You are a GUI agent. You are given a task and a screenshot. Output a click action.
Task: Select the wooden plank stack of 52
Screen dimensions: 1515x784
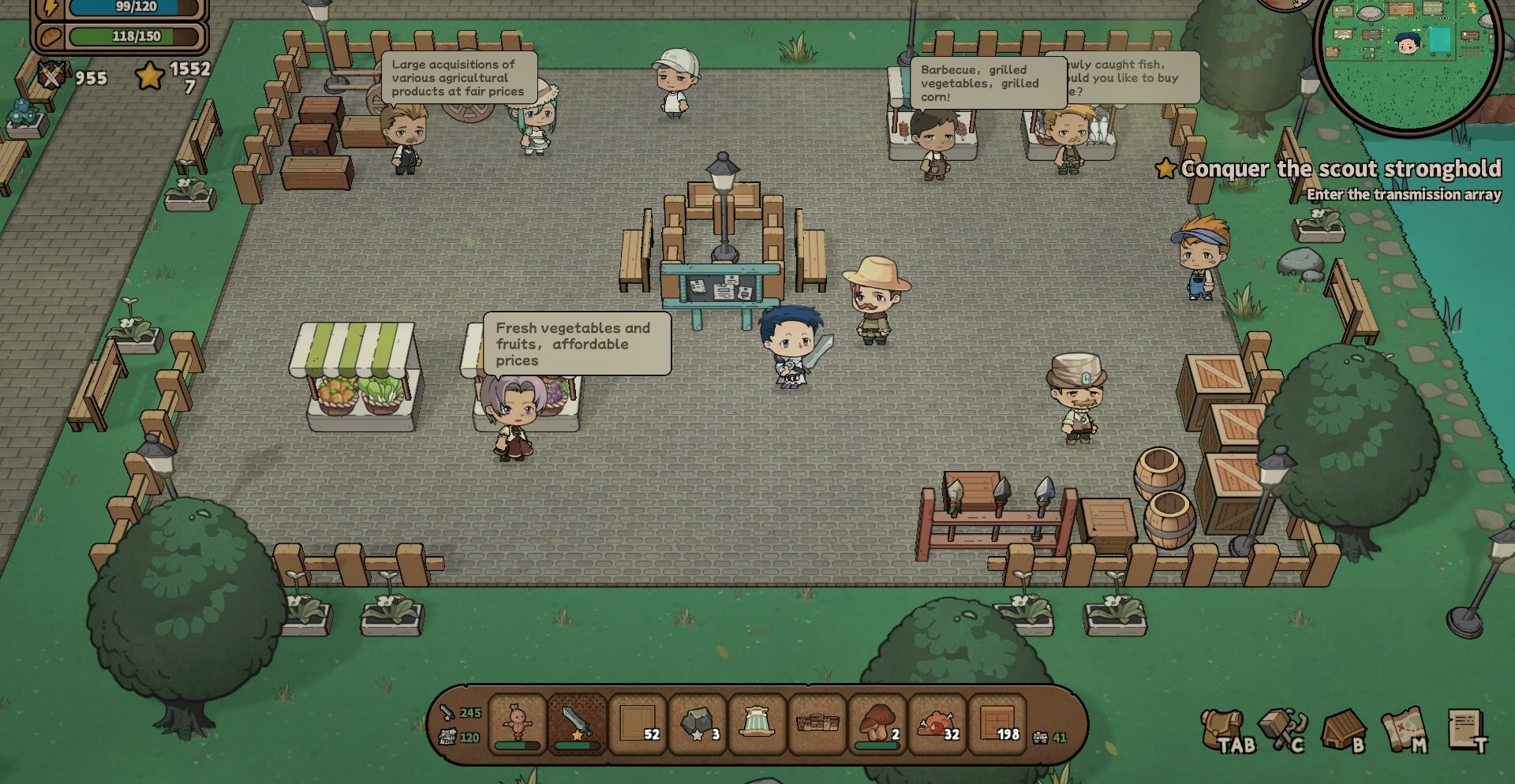[638, 723]
